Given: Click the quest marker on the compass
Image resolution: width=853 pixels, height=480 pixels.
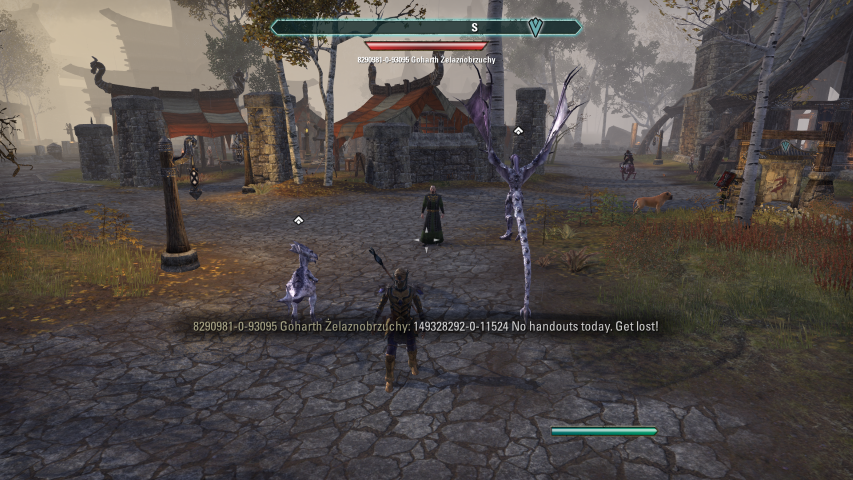Looking at the screenshot, I should pos(536,28).
